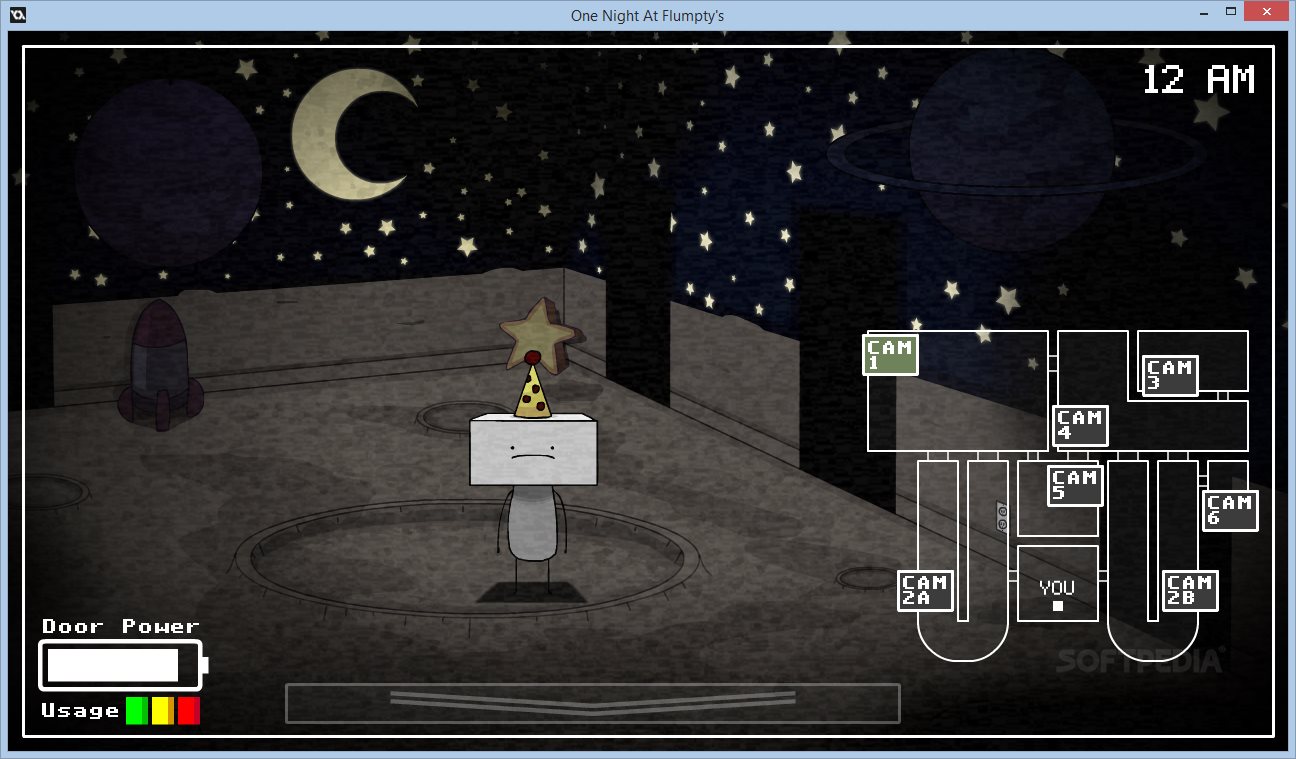Open the CAM 5 feed
1296x759 pixels.
click(x=1075, y=486)
